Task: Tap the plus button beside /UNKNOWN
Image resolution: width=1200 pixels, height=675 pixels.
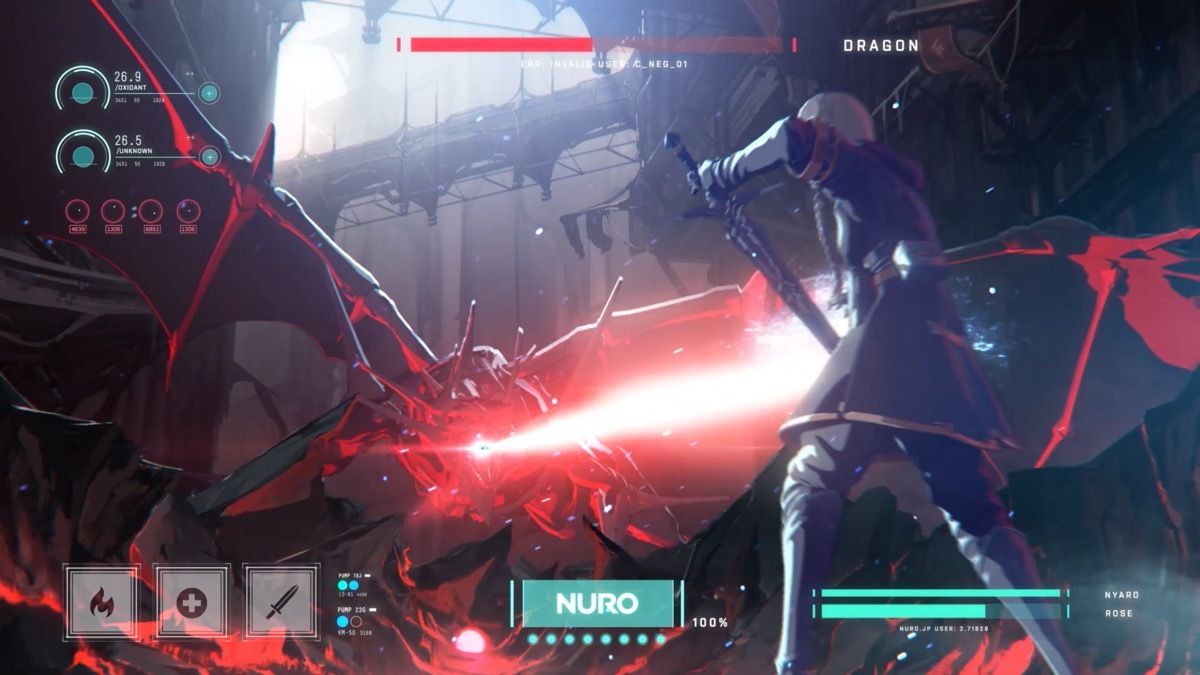Action: pos(209,156)
